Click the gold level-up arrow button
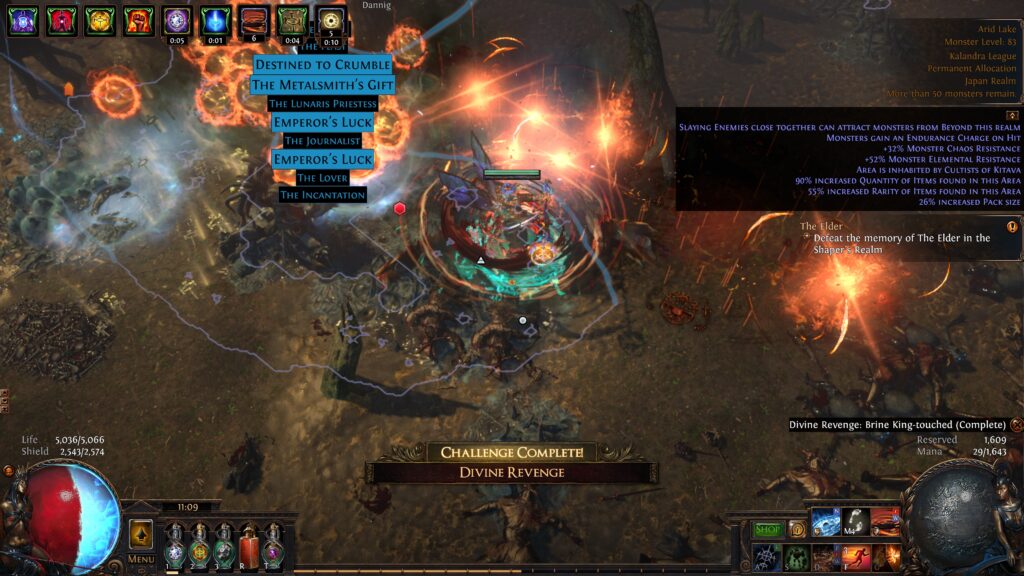Image resolution: width=1024 pixels, height=576 pixels. (141, 533)
